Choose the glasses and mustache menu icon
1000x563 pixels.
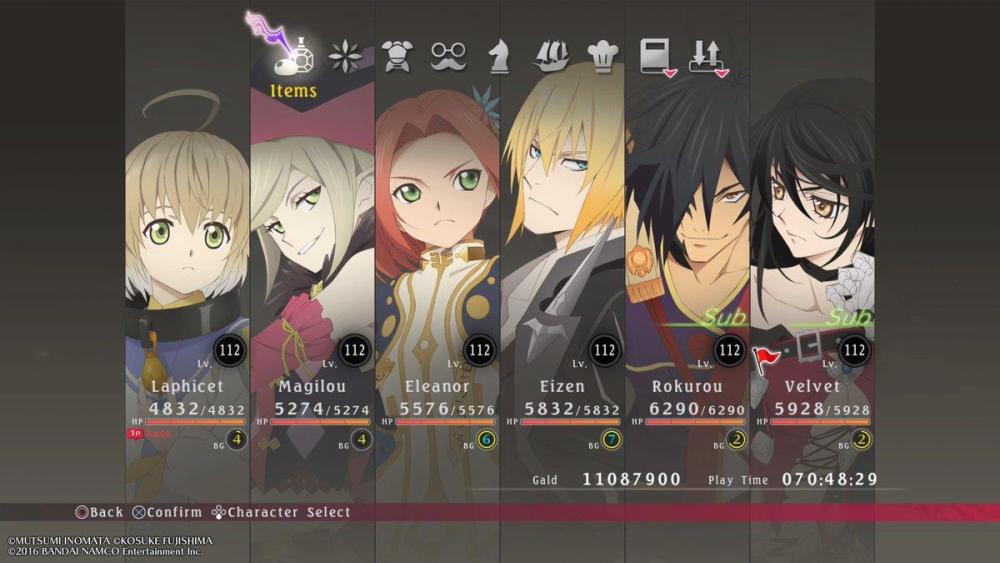coord(448,56)
